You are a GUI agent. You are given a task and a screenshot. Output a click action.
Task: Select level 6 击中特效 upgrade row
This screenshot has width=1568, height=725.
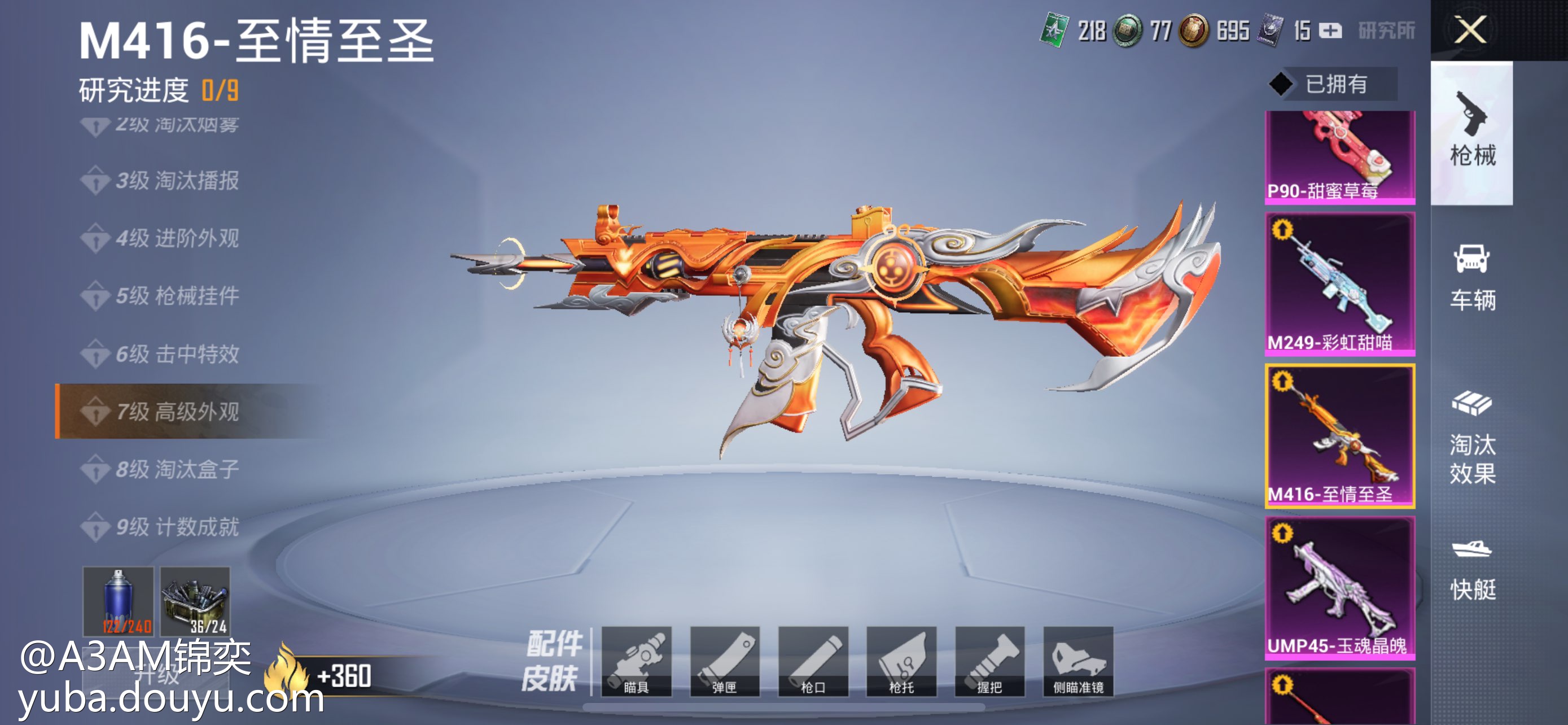pyautogui.click(x=177, y=353)
